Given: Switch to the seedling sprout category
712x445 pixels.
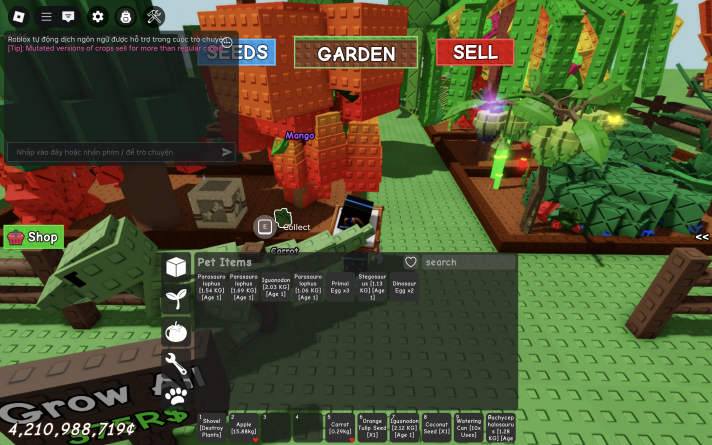Looking at the screenshot, I should coord(176,297).
